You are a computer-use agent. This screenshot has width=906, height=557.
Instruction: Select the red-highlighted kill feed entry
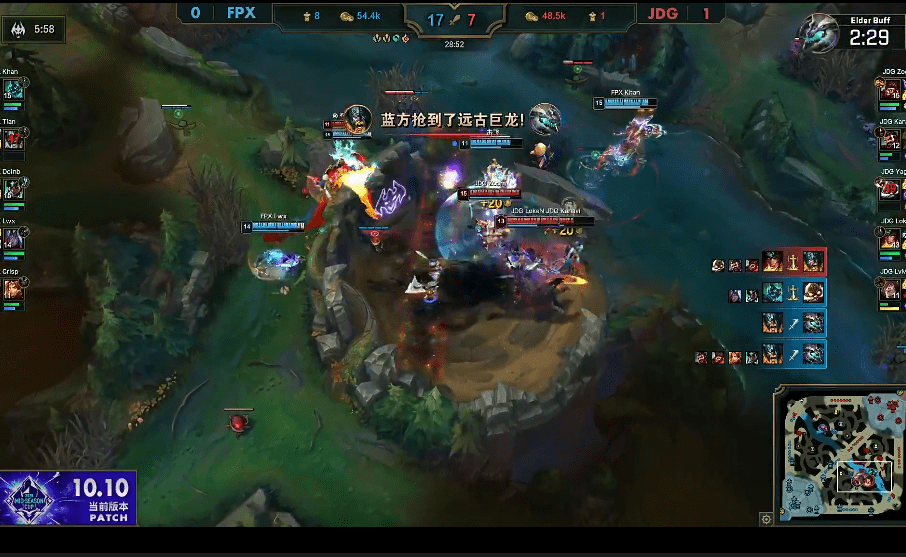pyautogui.click(x=769, y=264)
